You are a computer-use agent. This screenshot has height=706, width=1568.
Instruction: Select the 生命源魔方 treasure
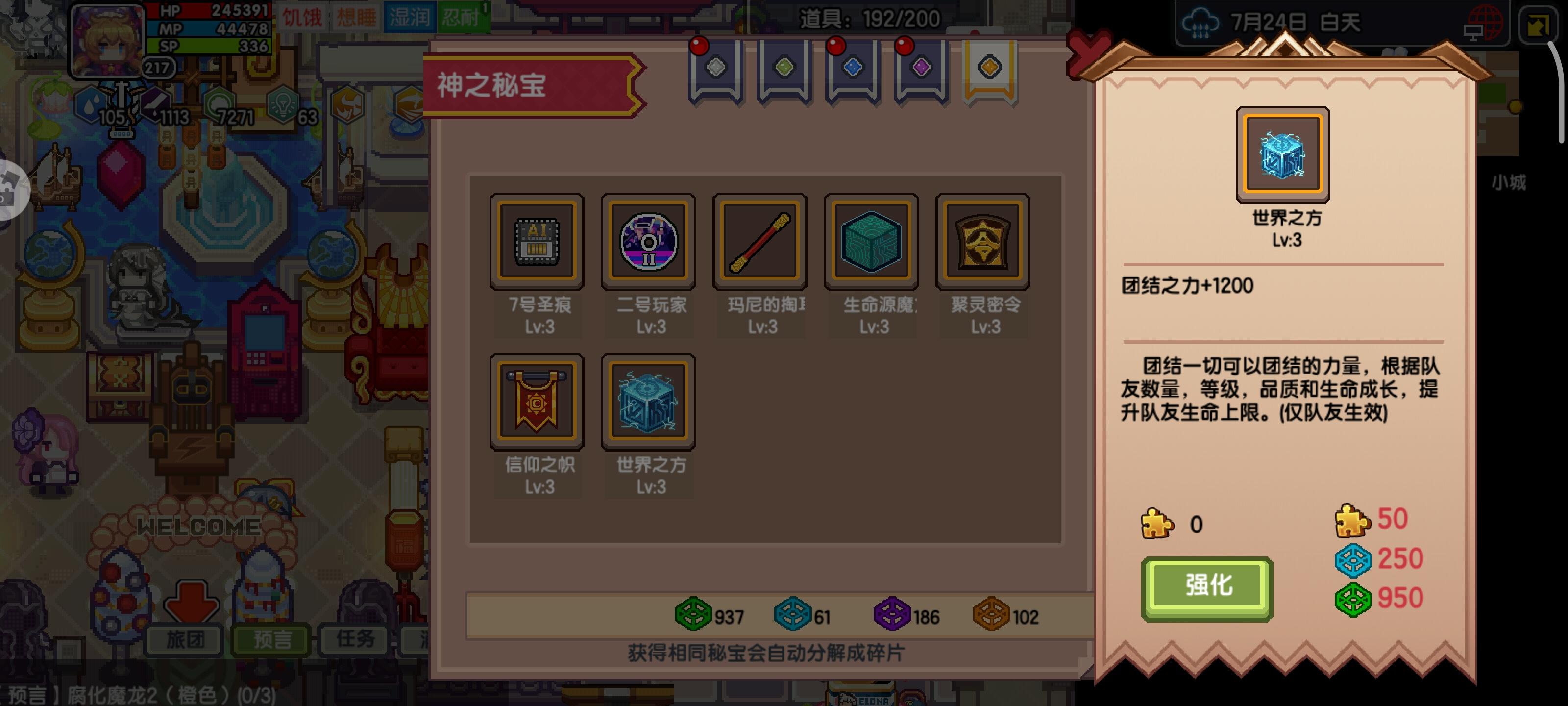tap(870, 241)
